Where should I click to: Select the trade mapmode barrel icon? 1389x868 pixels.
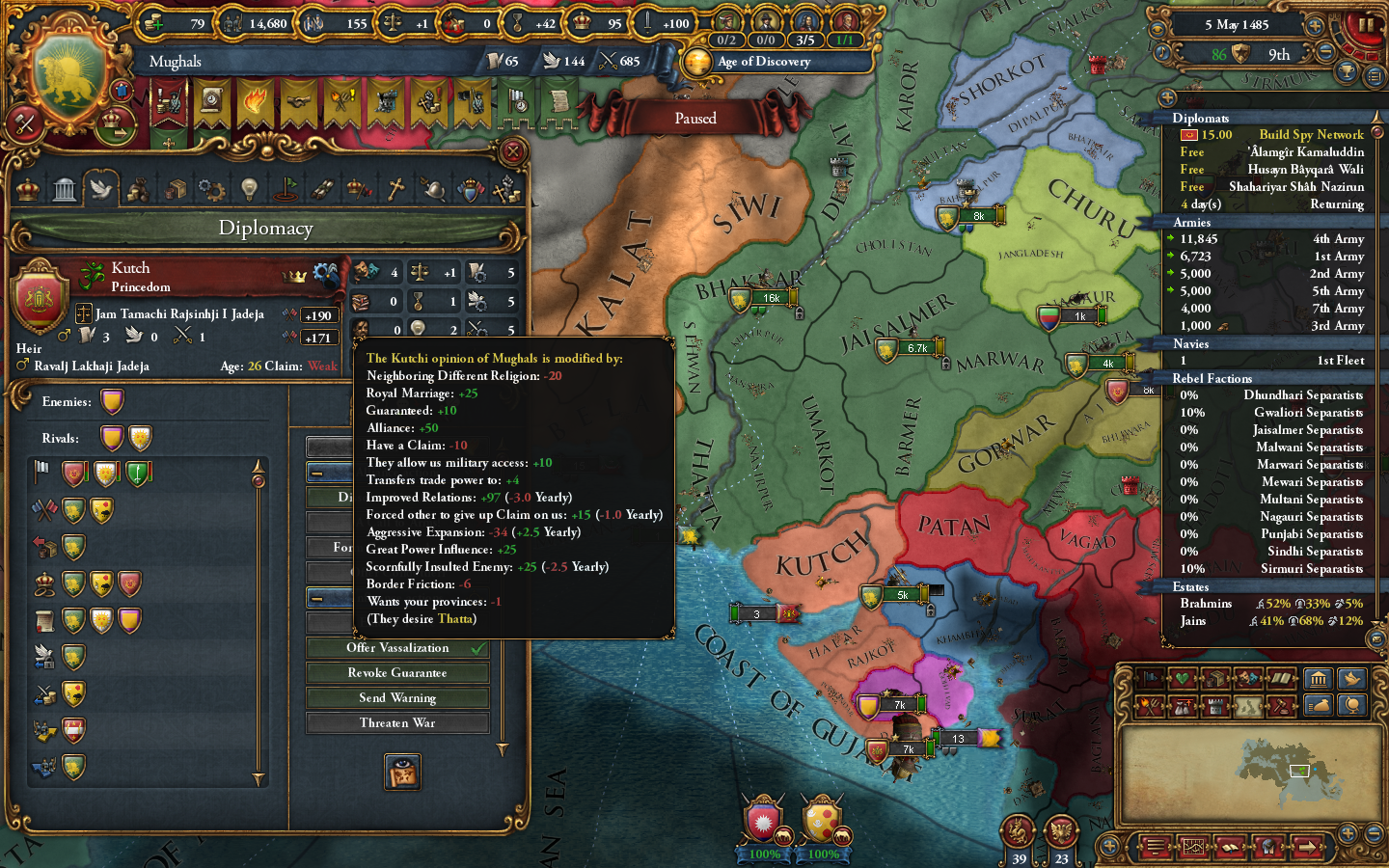click(1215, 678)
